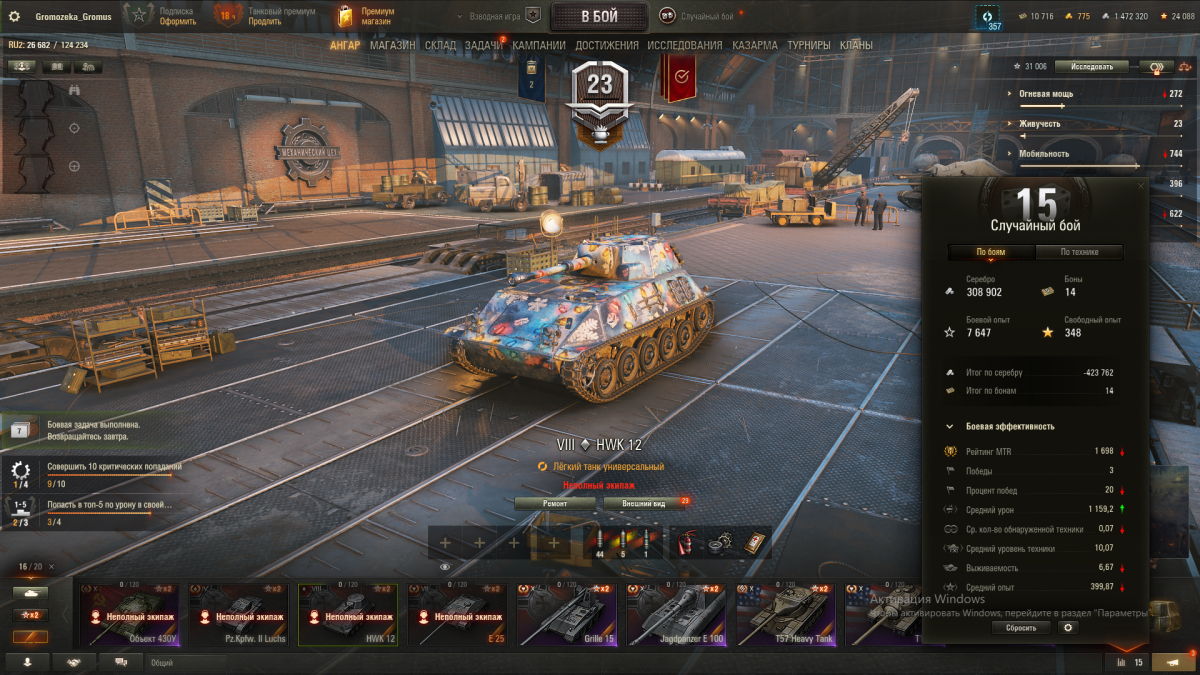The image size is (1200, 675).
Task: Open the КАМПАНИИ menu
Action: 539,45
